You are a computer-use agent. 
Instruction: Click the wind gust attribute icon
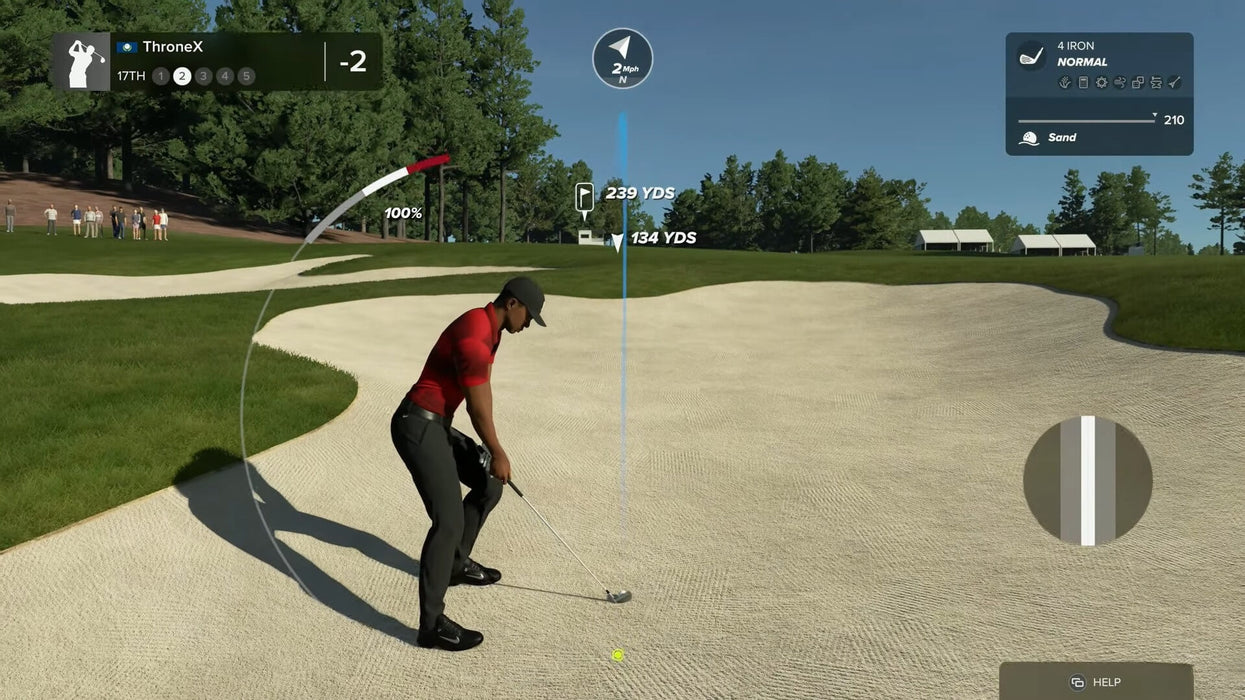pyautogui.click(x=1119, y=83)
